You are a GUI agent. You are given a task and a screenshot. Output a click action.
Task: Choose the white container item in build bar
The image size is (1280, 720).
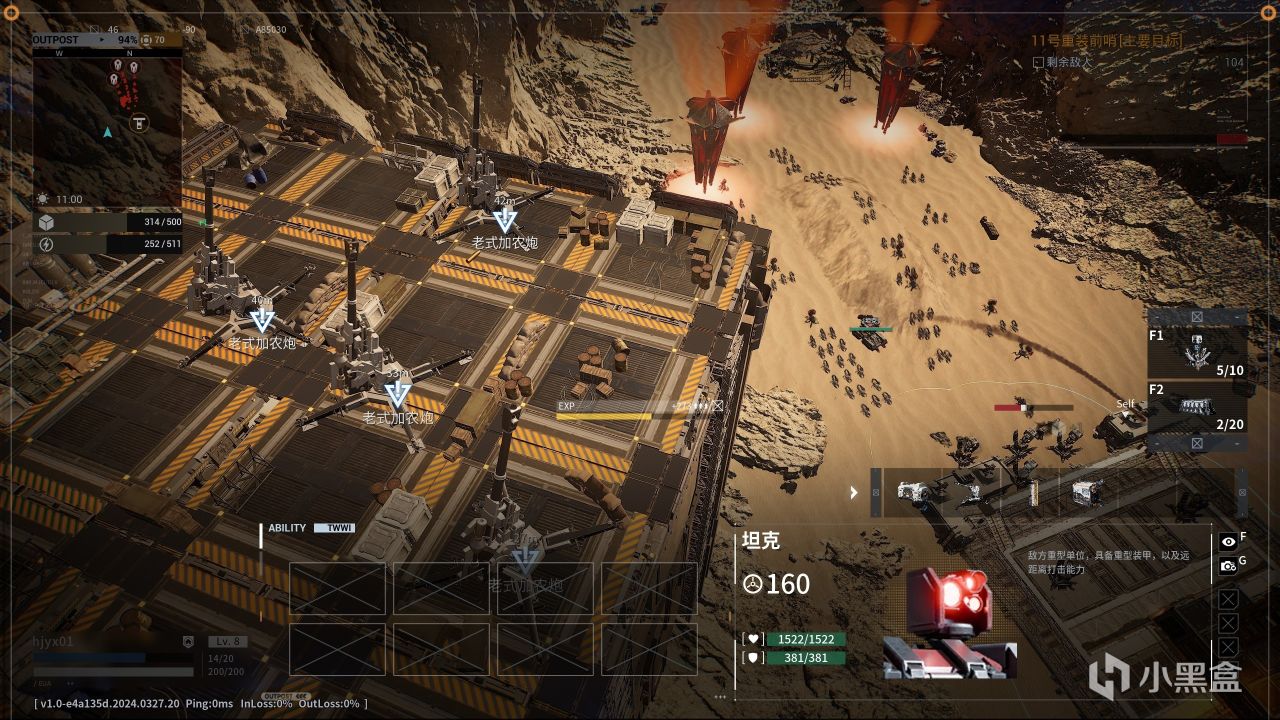pos(1087,492)
